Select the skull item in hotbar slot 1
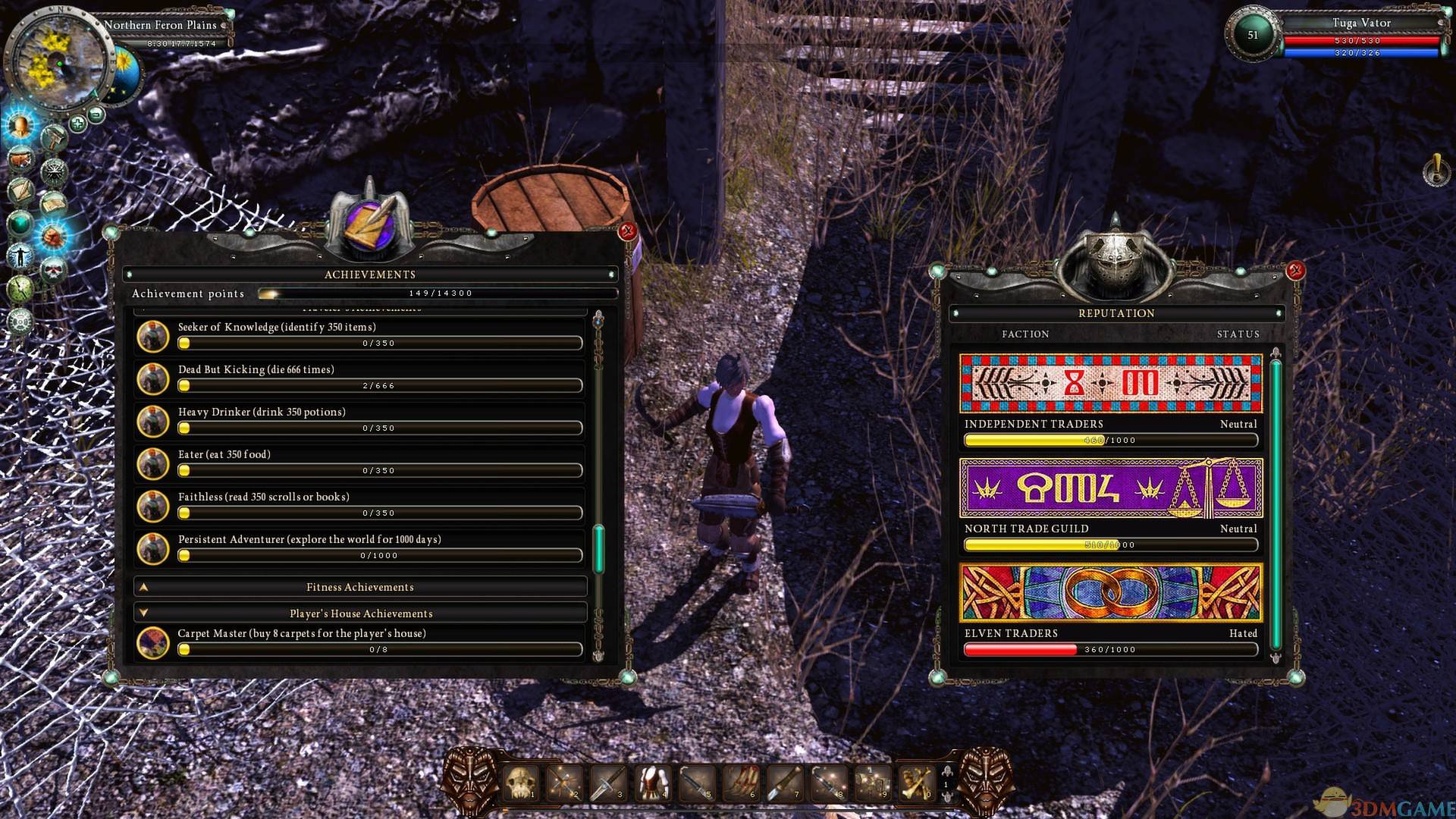This screenshot has height=819, width=1456. click(x=521, y=783)
